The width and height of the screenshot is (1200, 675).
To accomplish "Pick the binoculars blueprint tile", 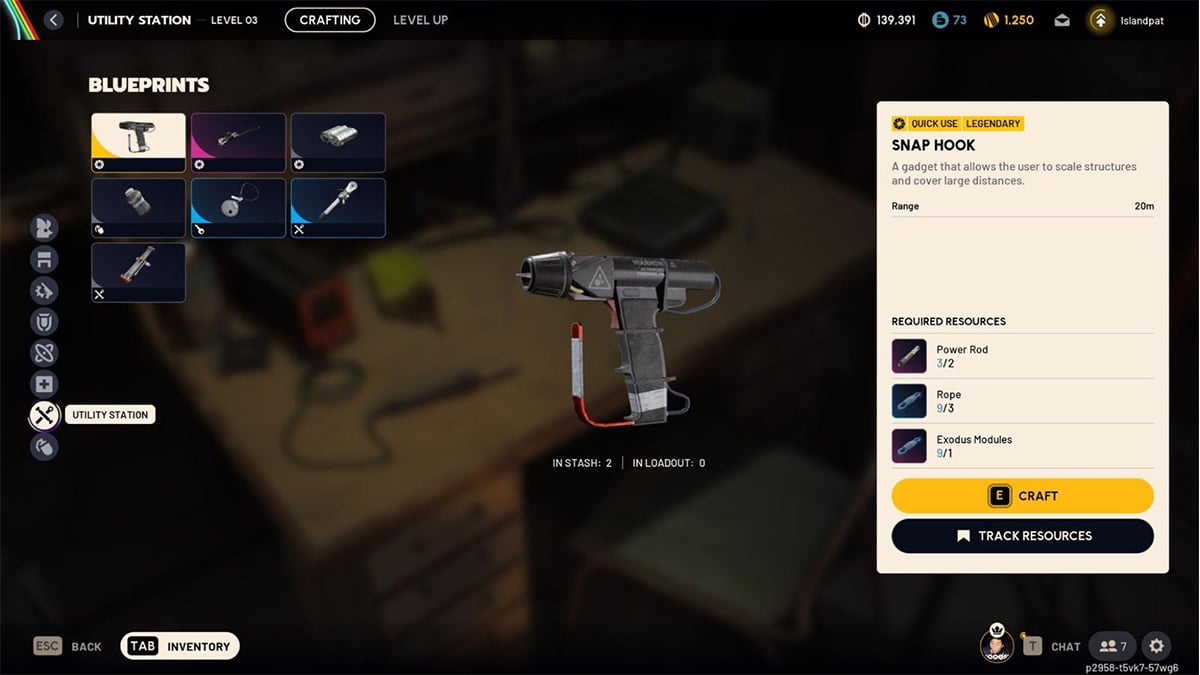I will point(338,142).
